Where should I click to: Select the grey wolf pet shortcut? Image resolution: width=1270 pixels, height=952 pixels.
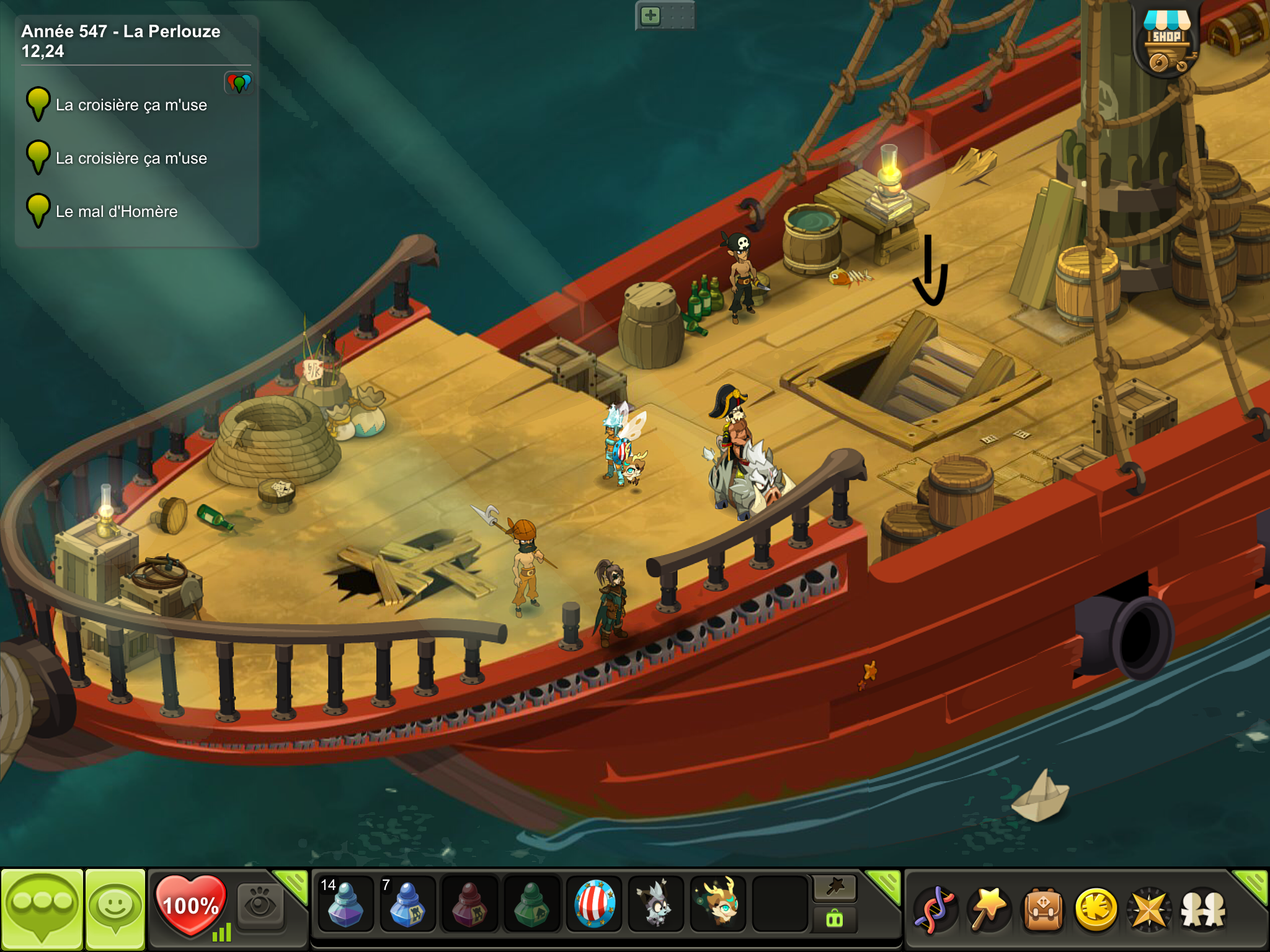click(656, 904)
